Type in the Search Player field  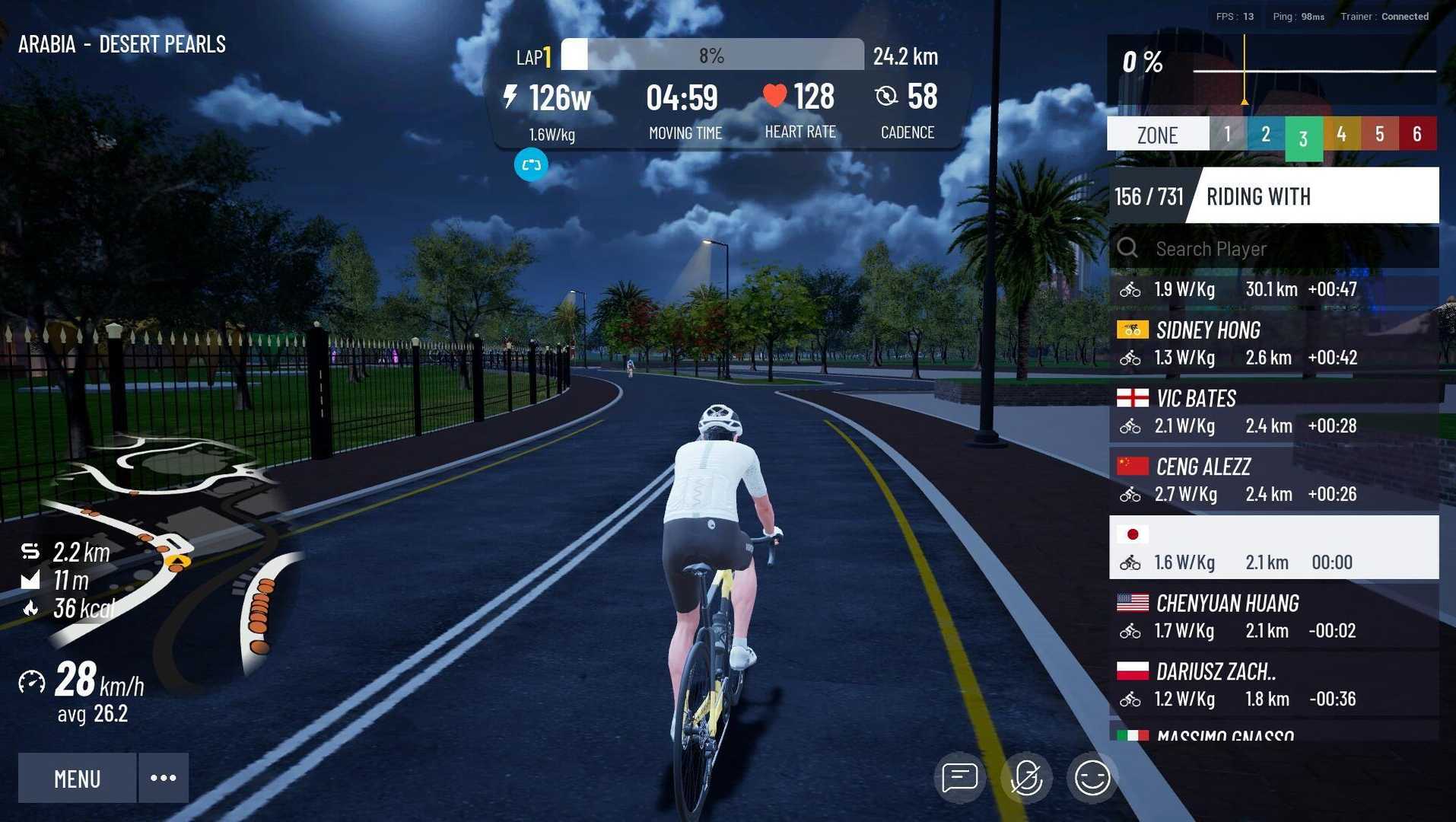tap(1286, 249)
